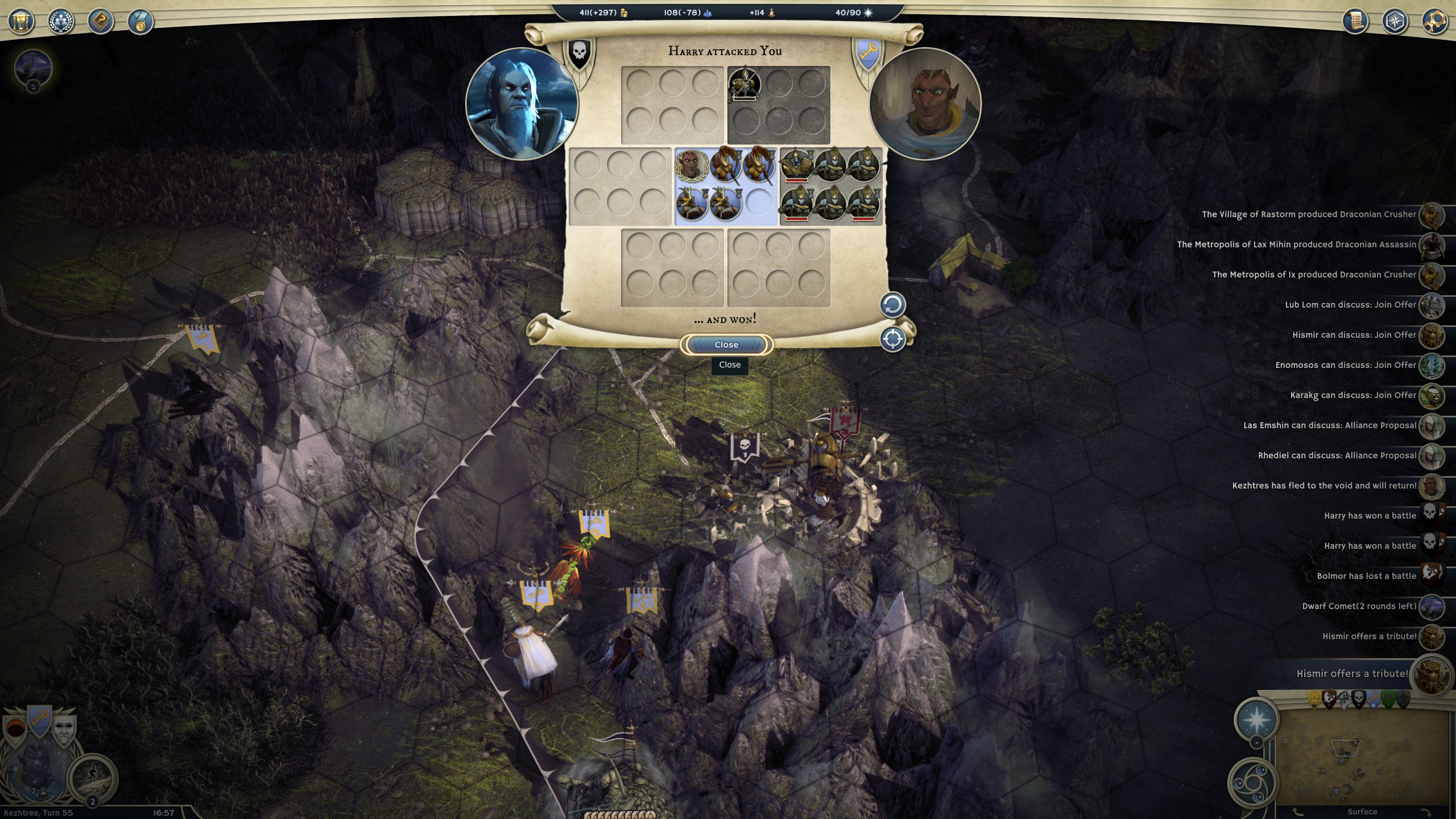Close the battle result scroll
1456x819 pixels.
[x=726, y=345]
